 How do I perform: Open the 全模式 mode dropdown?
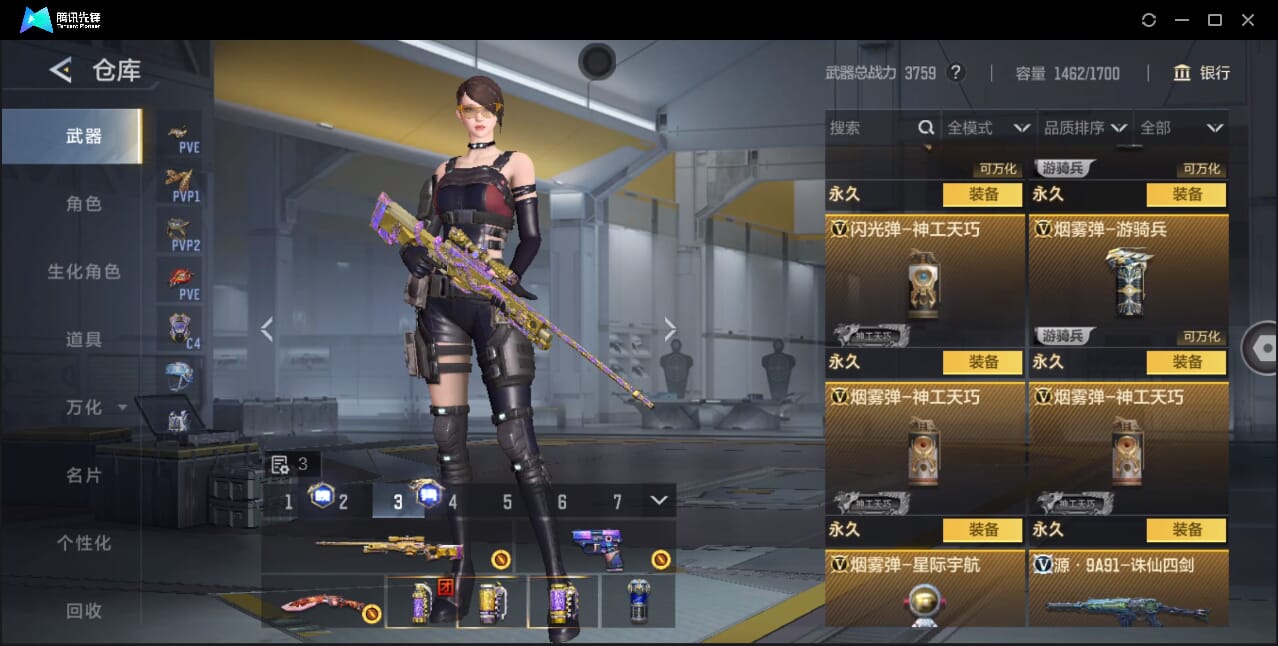point(988,128)
